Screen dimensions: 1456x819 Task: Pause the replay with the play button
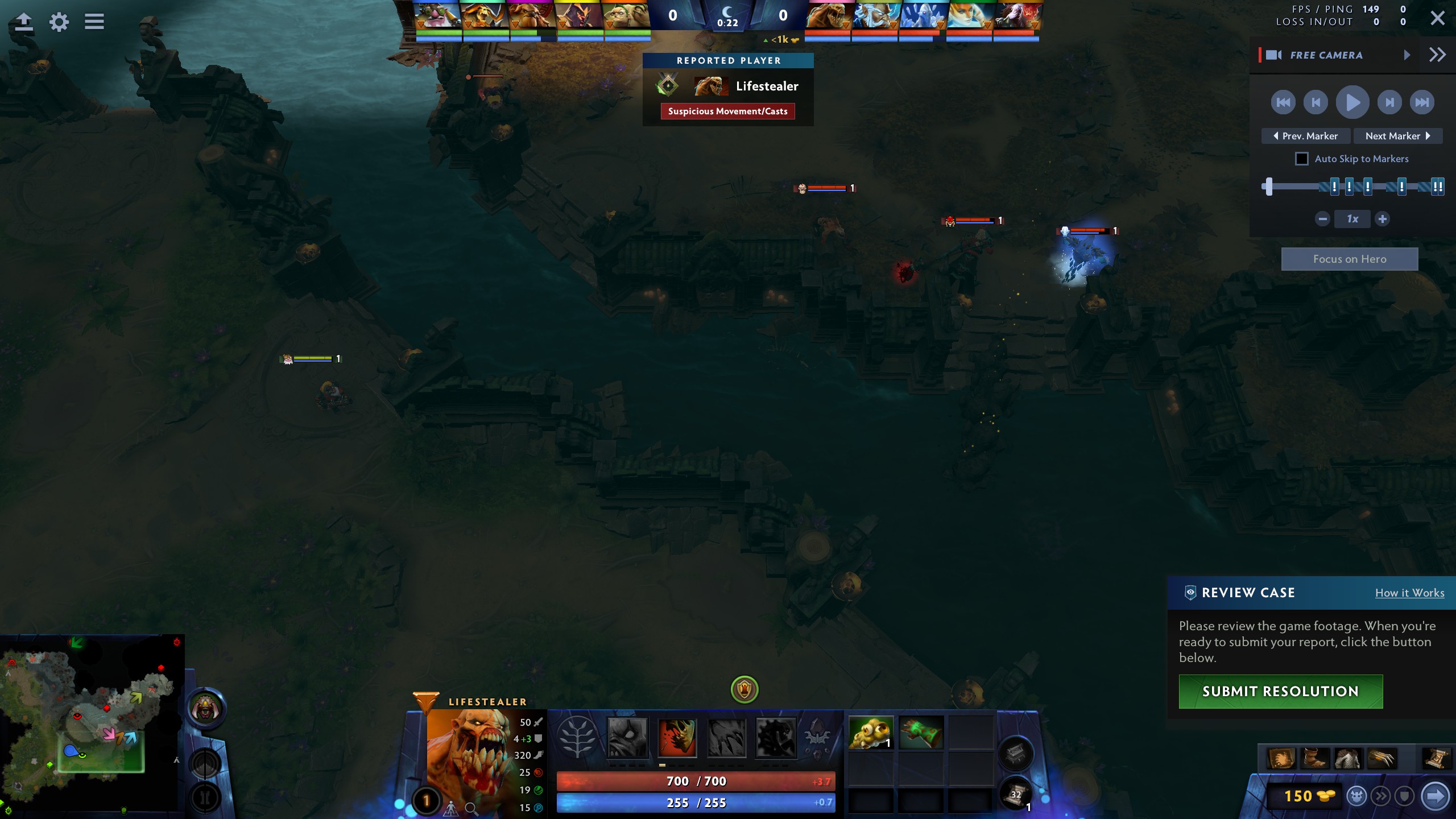[x=1352, y=102]
